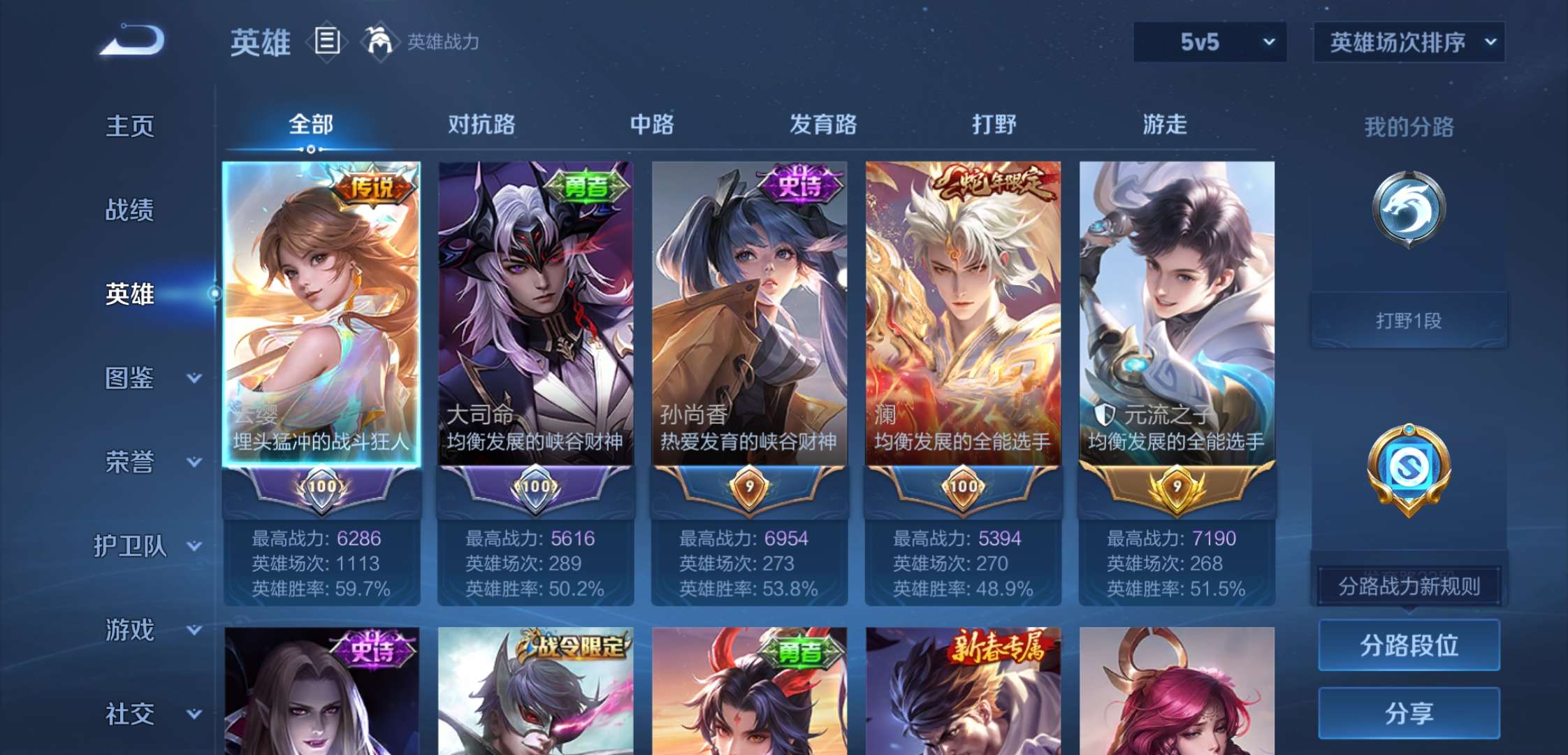
Task: Click the 传说 quality badge on 云缨's card
Action: pos(372,188)
